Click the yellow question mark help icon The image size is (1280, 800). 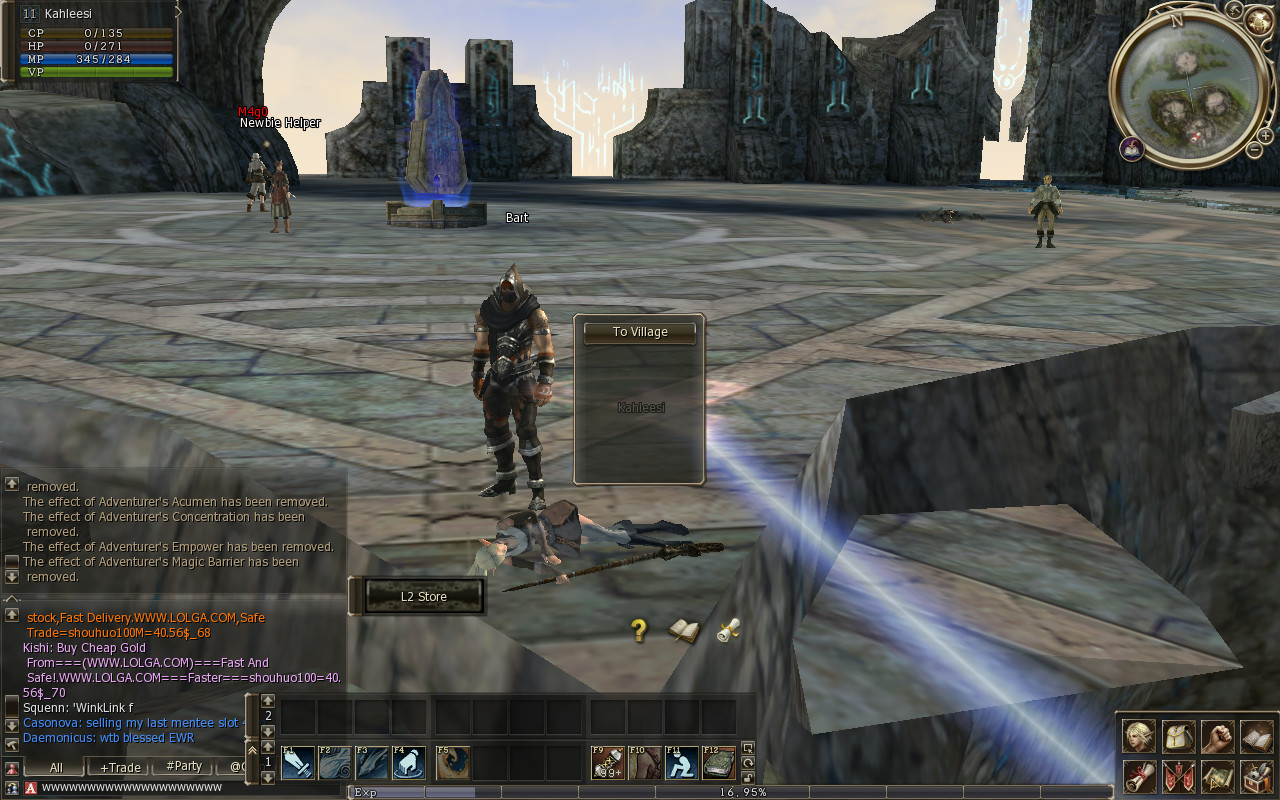click(x=639, y=630)
